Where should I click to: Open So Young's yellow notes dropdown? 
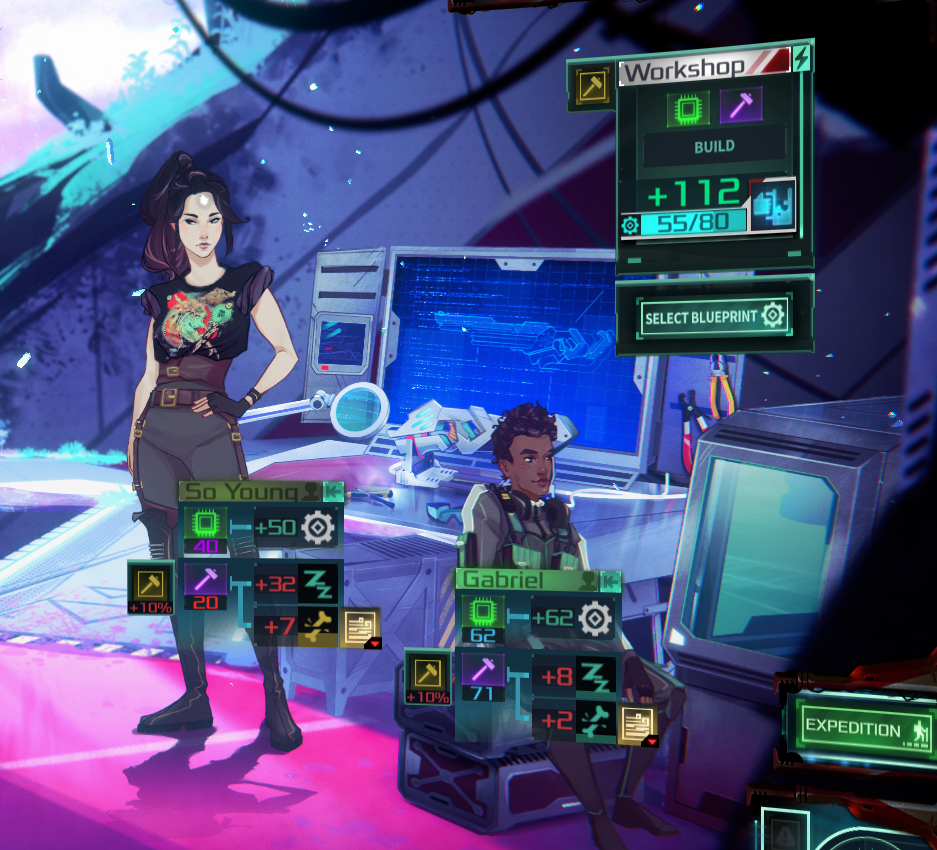[360, 629]
